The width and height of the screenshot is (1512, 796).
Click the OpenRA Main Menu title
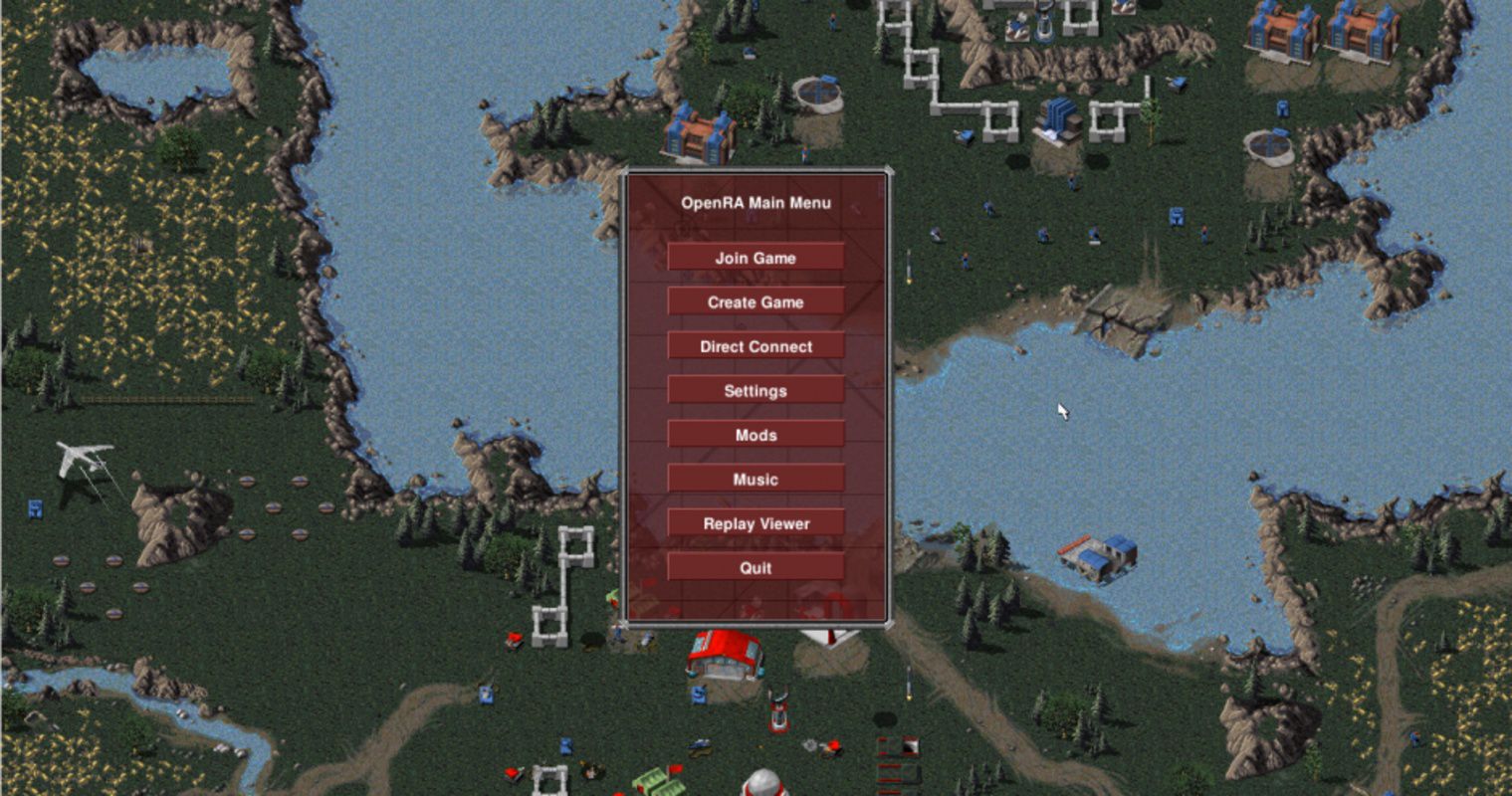coord(756,203)
